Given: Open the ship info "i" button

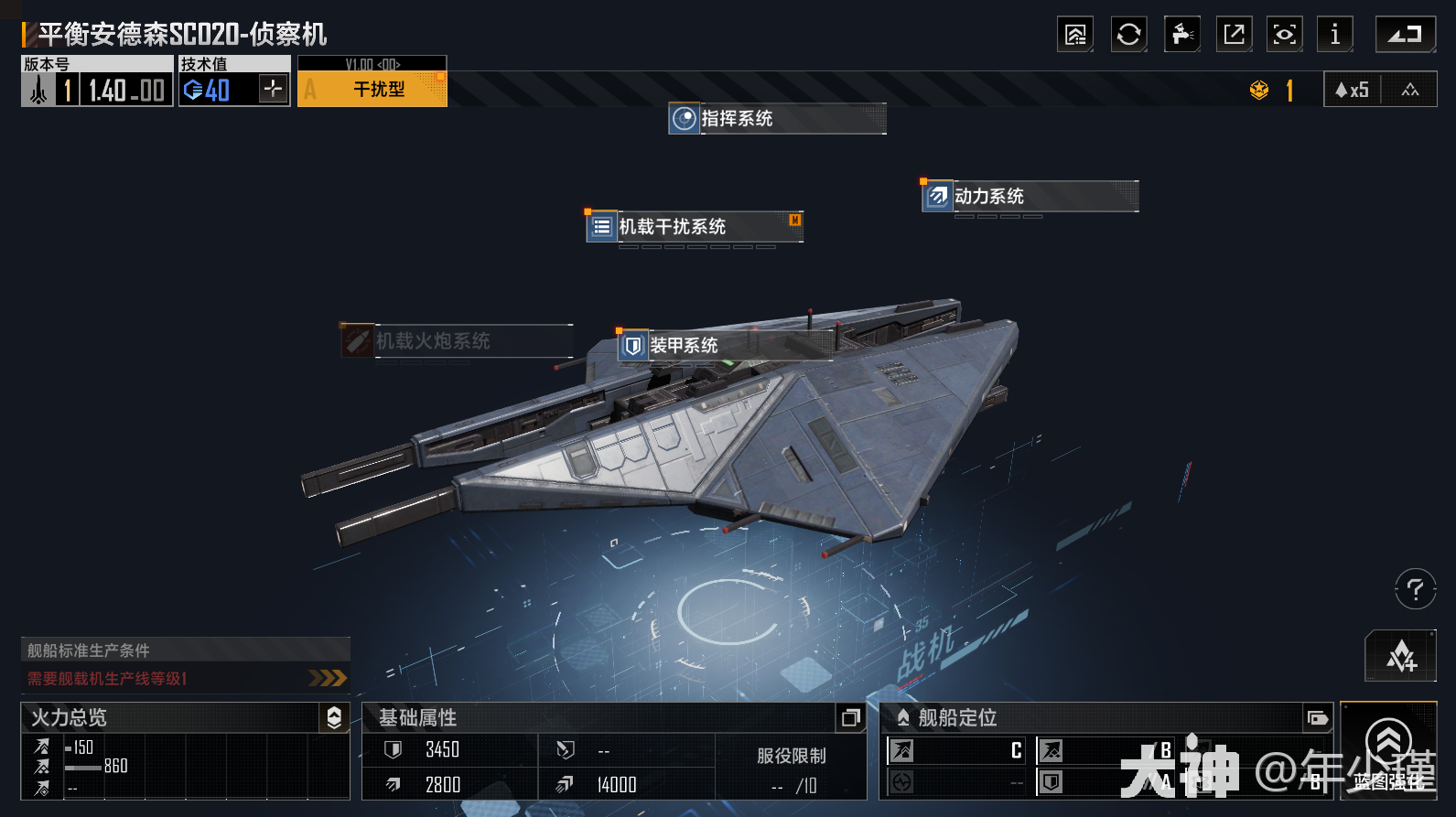Looking at the screenshot, I should [x=1334, y=36].
